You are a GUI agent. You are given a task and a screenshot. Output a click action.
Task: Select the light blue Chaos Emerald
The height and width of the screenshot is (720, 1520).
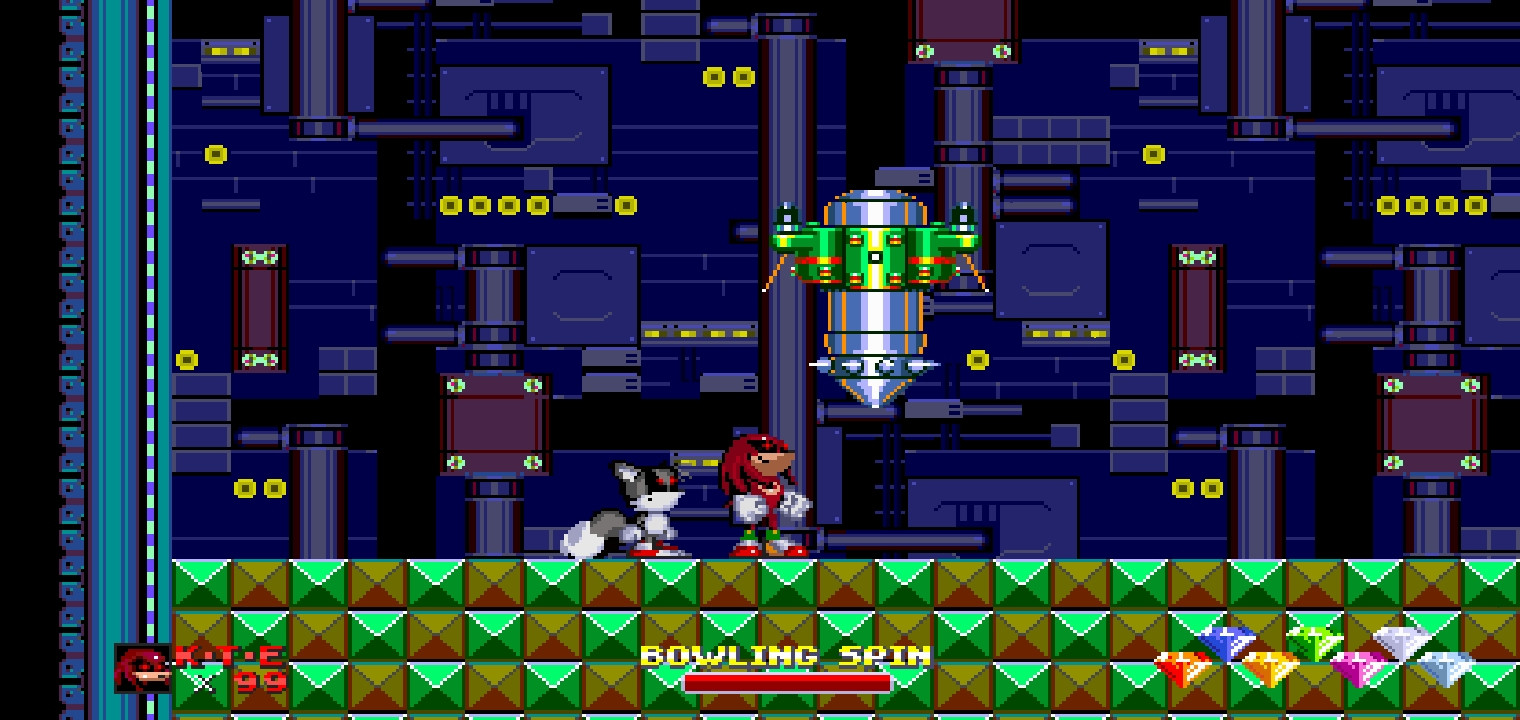1444,668
